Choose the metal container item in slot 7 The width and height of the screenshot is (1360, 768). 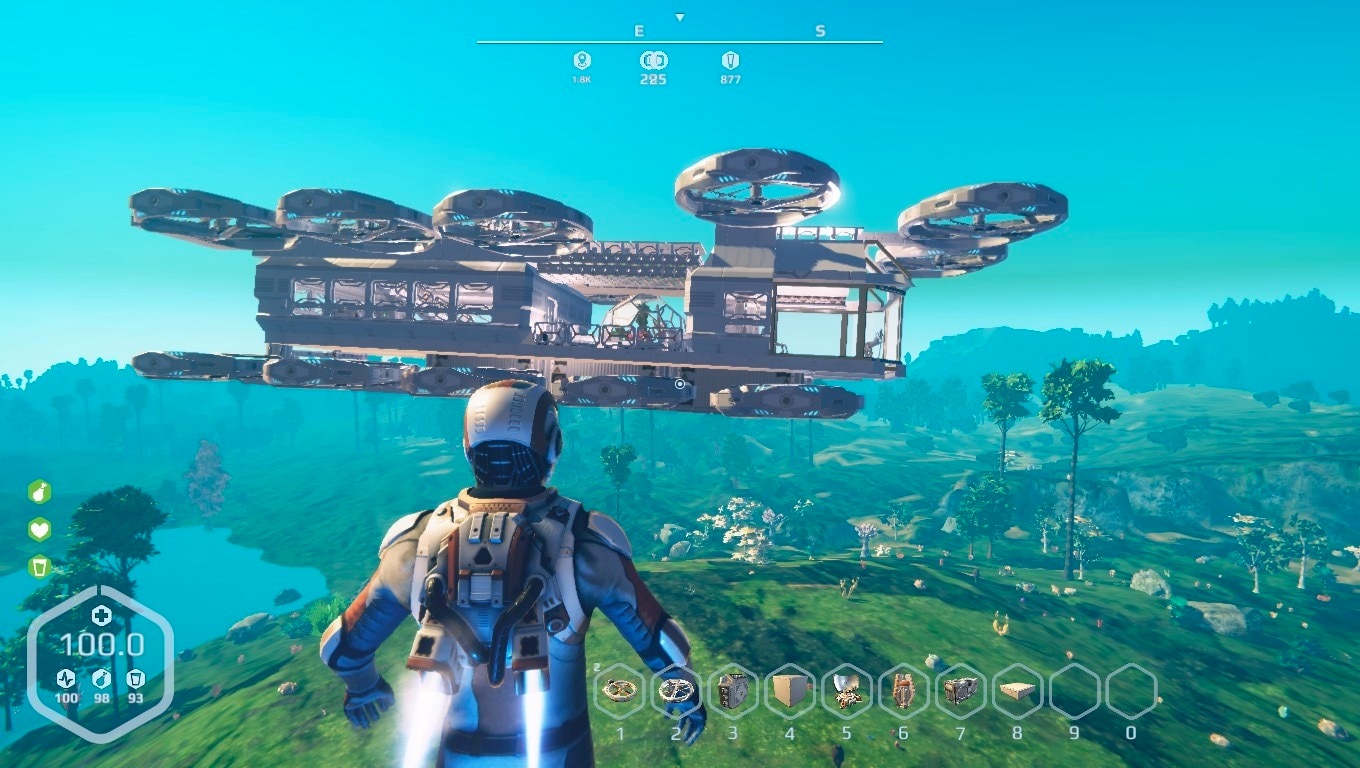pyautogui.click(x=960, y=691)
